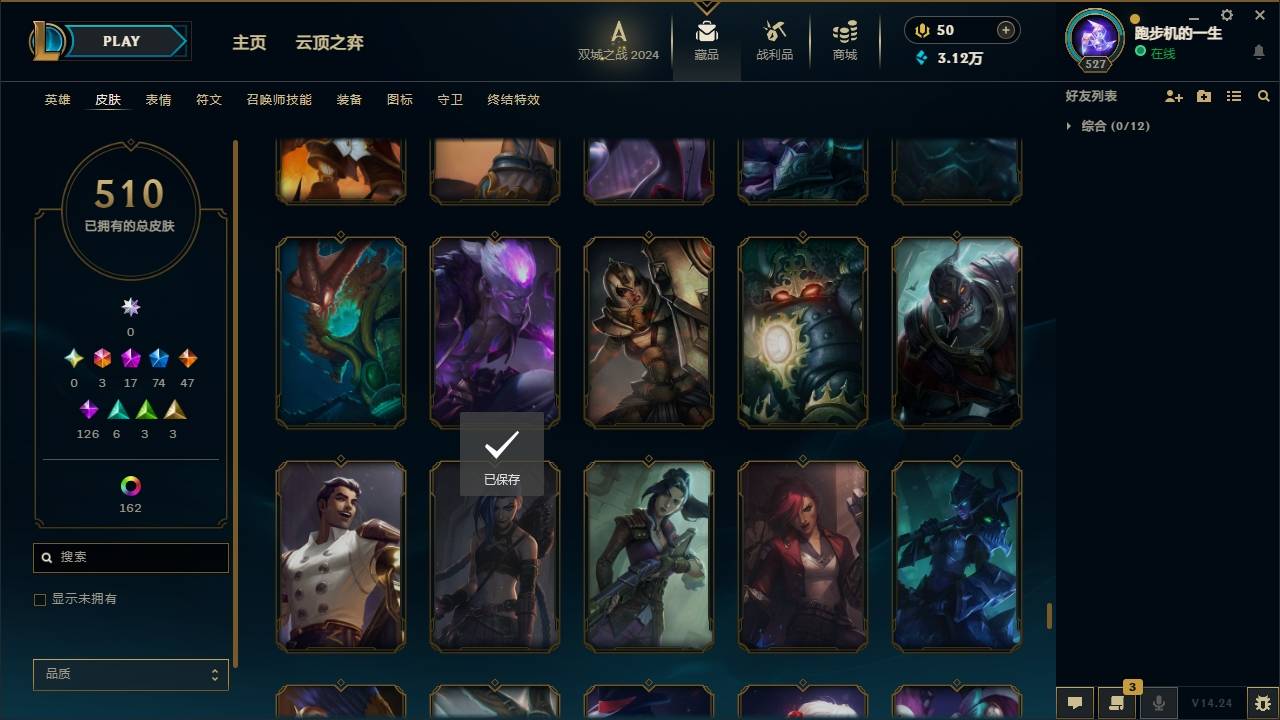Switch to the 云顶之弈 tab
This screenshot has height=720, width=1280.
330,42
